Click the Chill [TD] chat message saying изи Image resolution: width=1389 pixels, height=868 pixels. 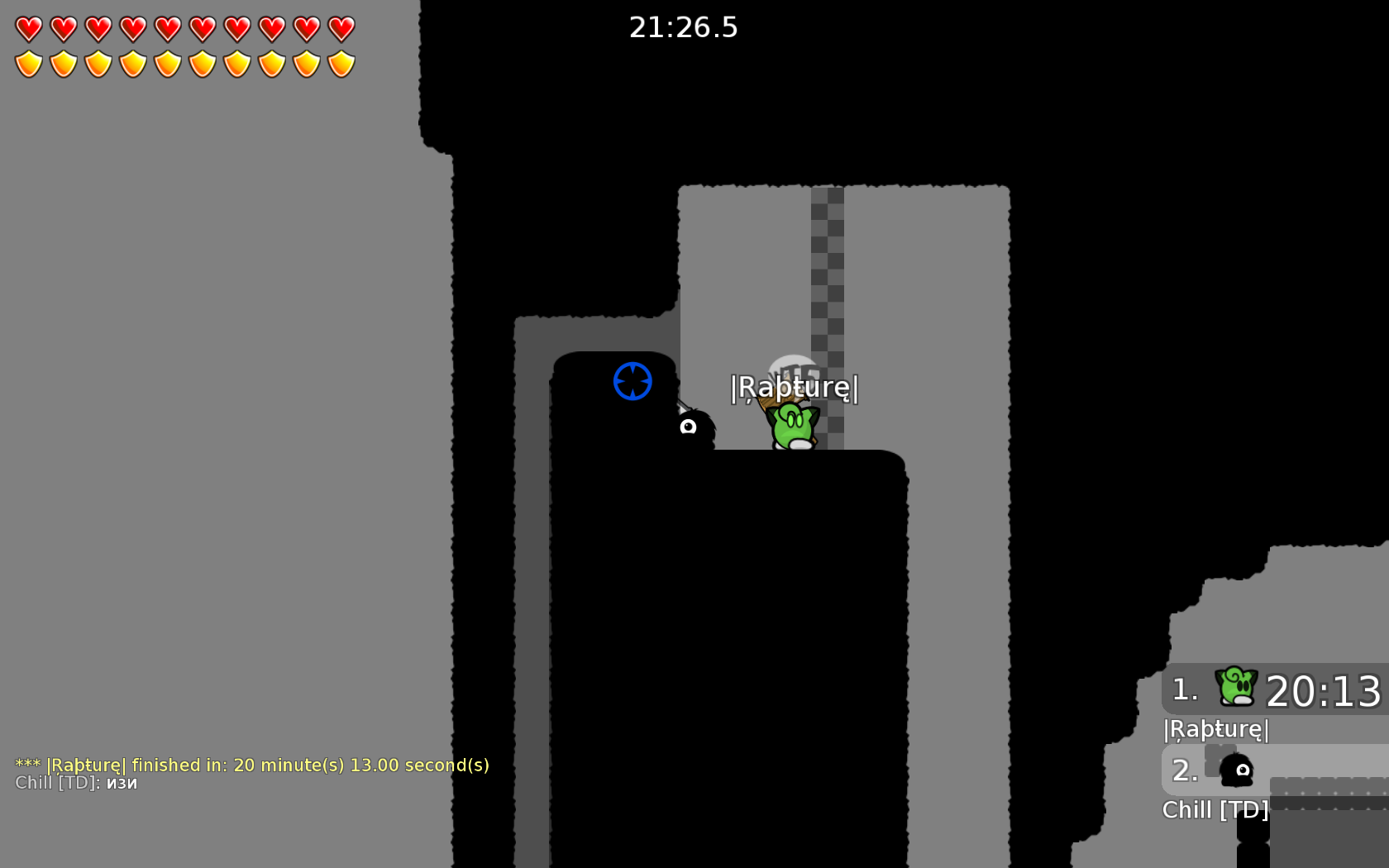(74, 784)
